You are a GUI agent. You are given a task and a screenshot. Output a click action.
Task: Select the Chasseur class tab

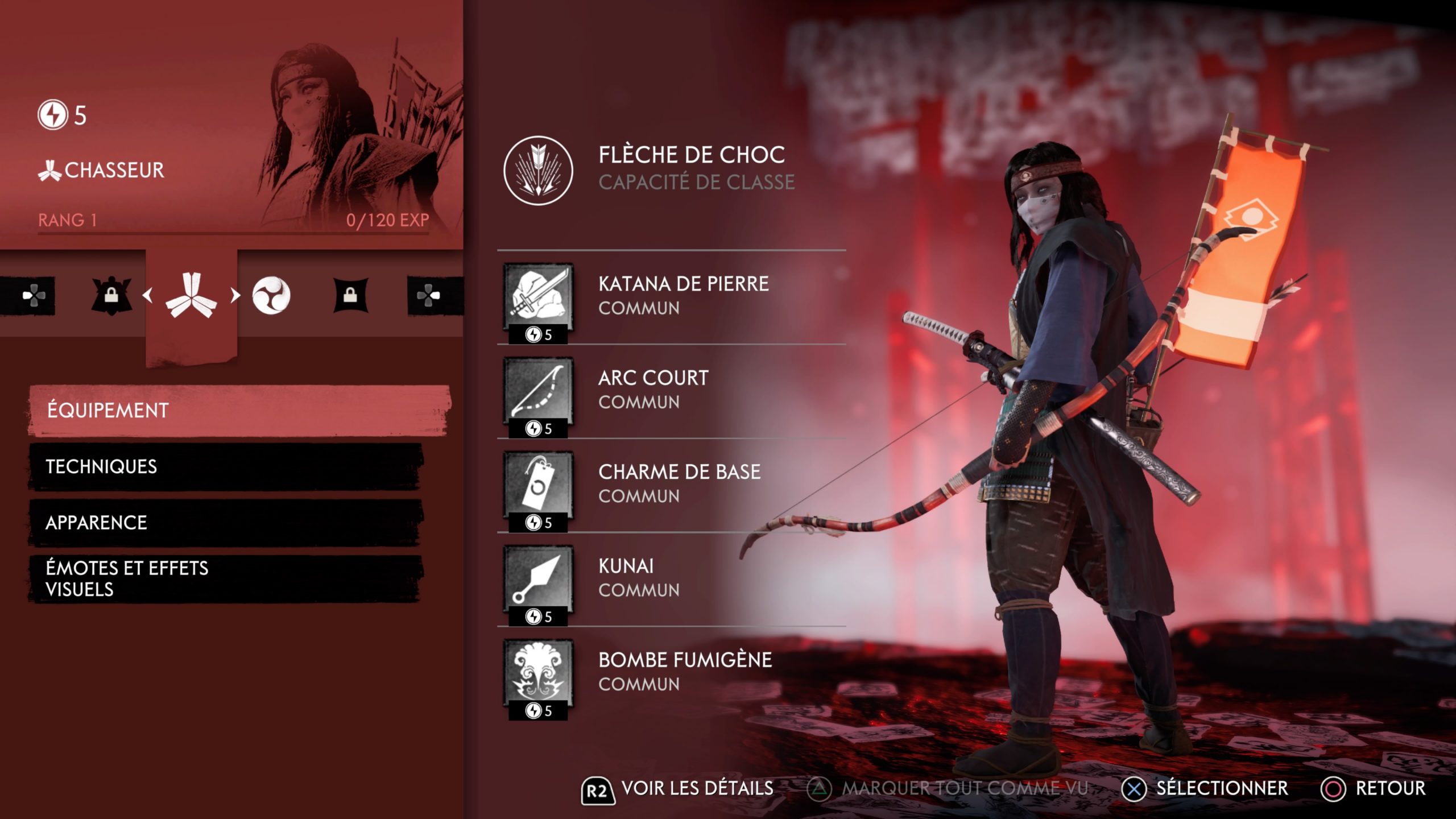click(x=191, y=295)
